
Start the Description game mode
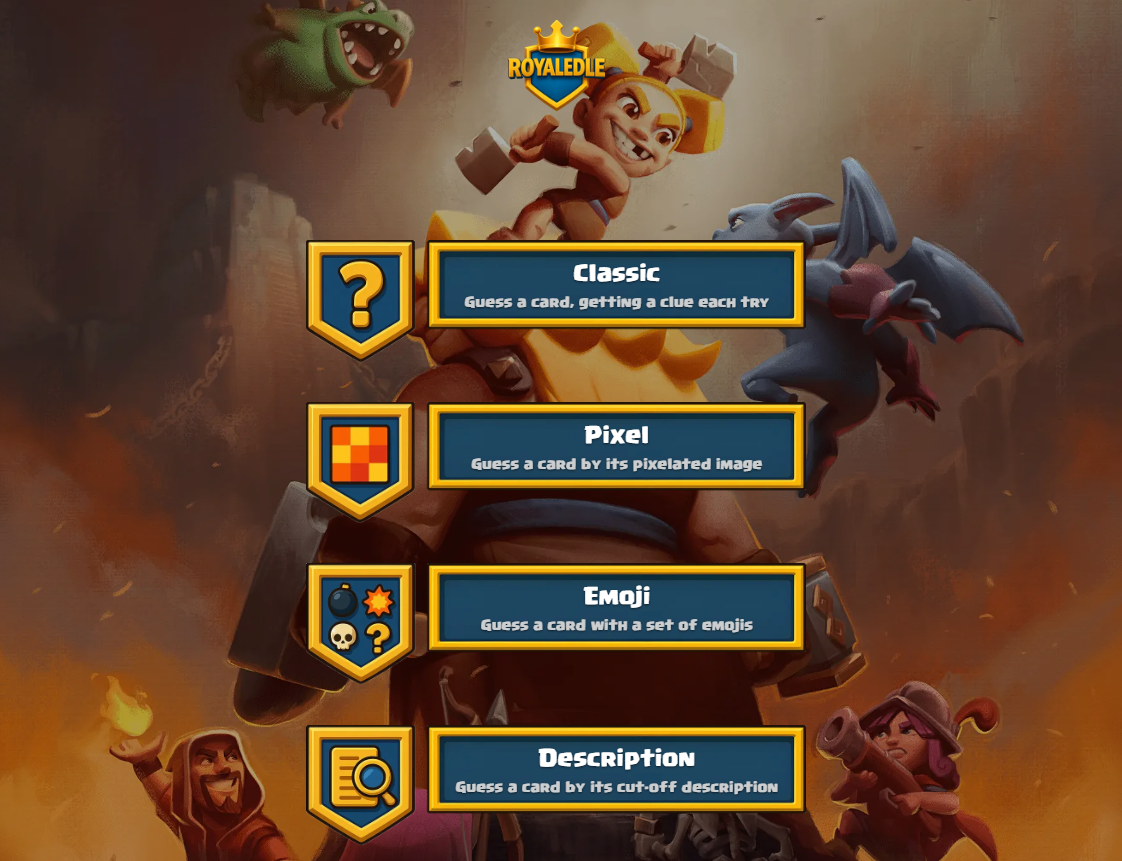click(616, 769)
